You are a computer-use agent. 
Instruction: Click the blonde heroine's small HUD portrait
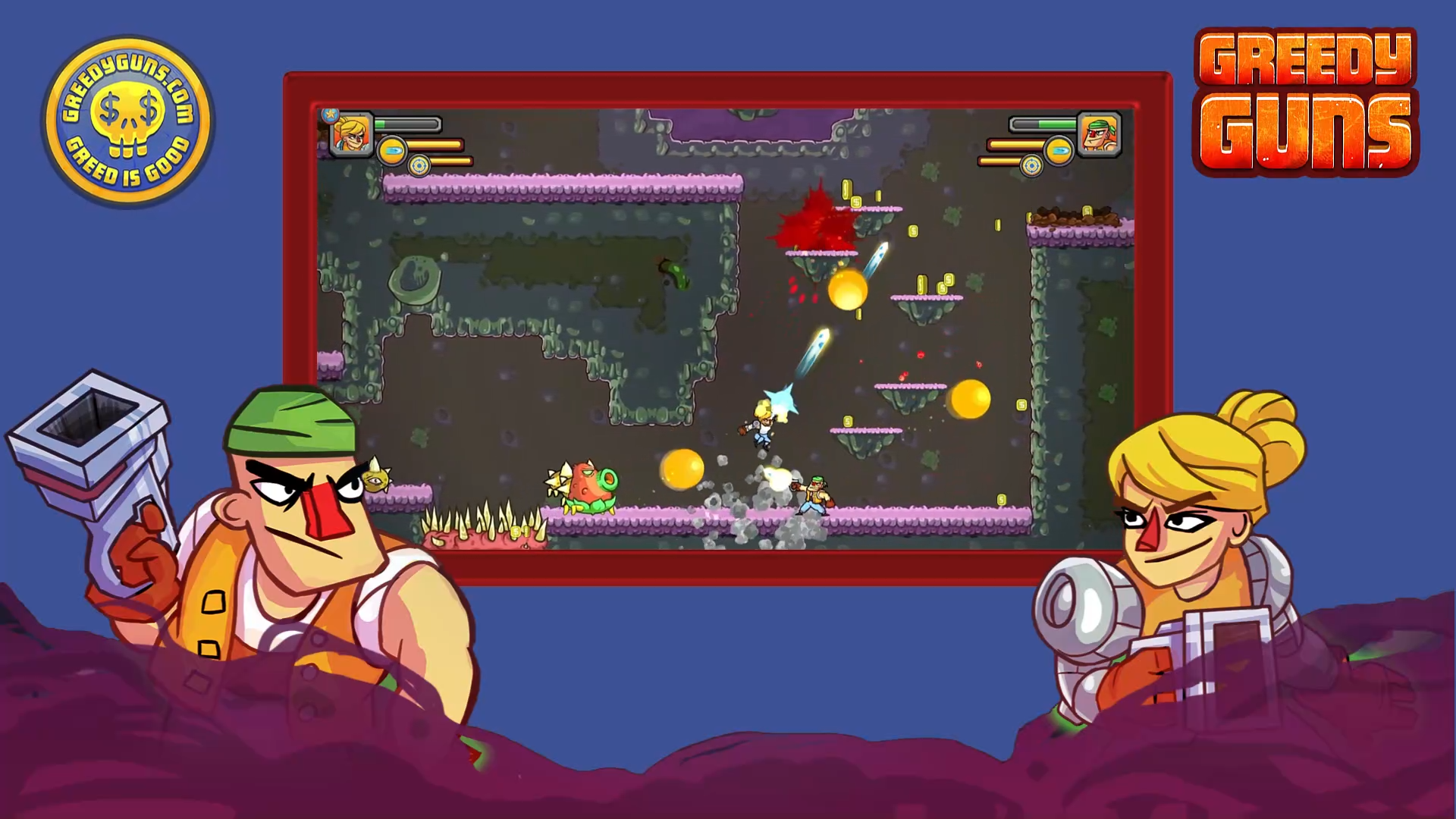353,135
